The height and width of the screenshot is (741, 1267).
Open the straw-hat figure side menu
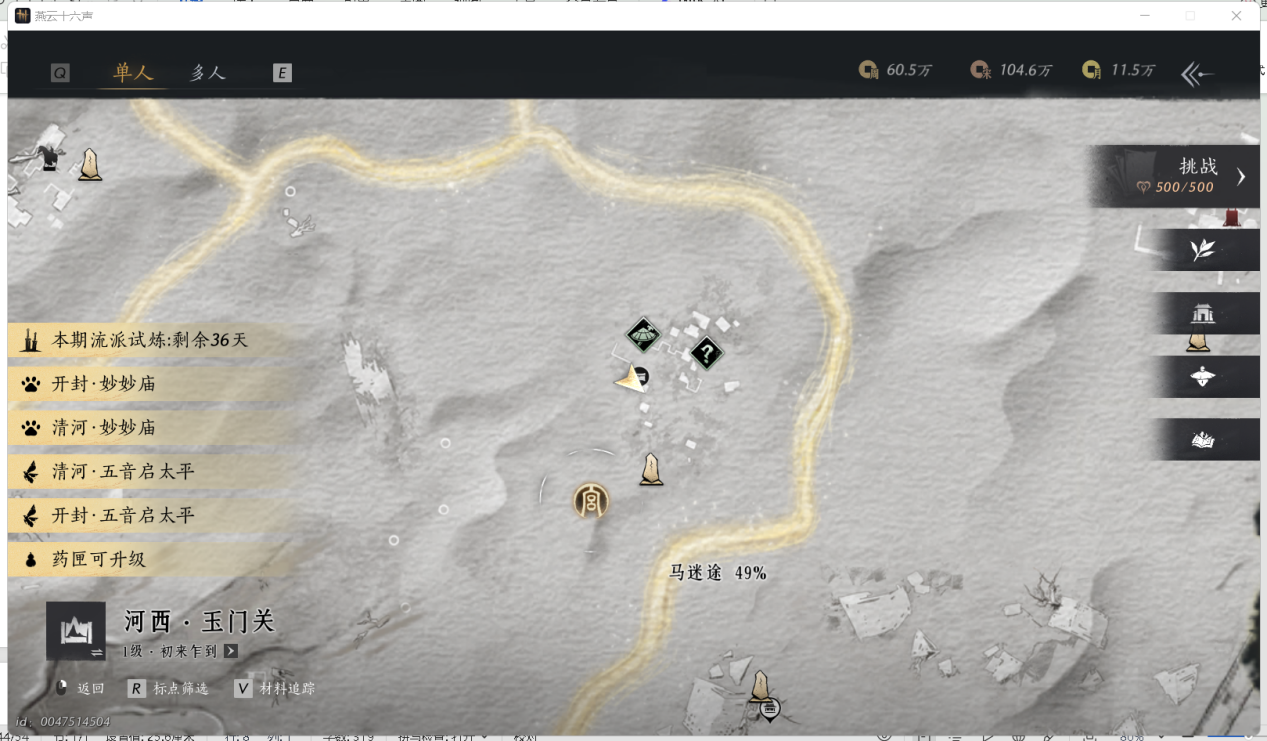[x=1202, y=377]
